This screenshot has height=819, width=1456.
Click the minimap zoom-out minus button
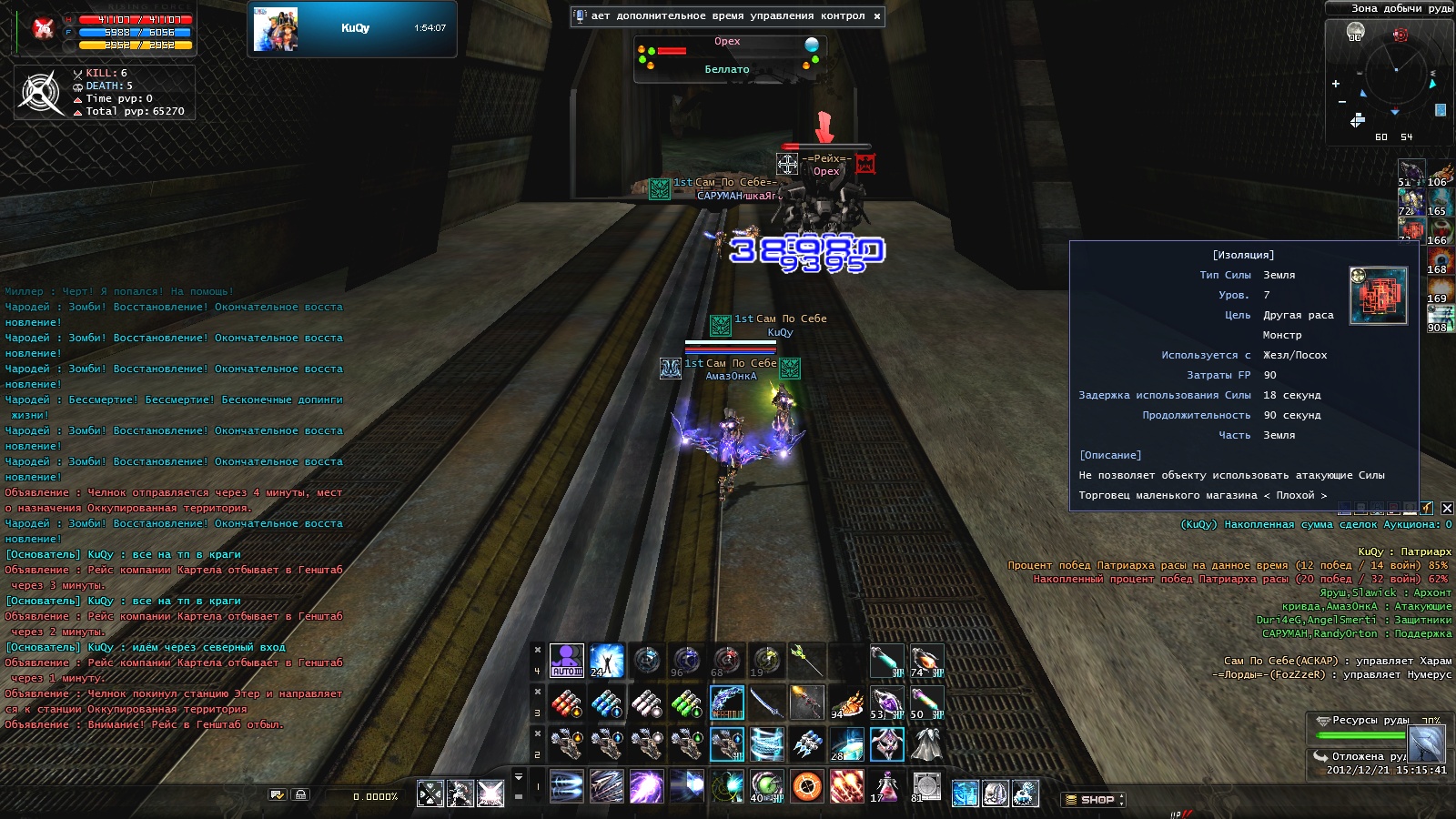tap(1341, 102)
